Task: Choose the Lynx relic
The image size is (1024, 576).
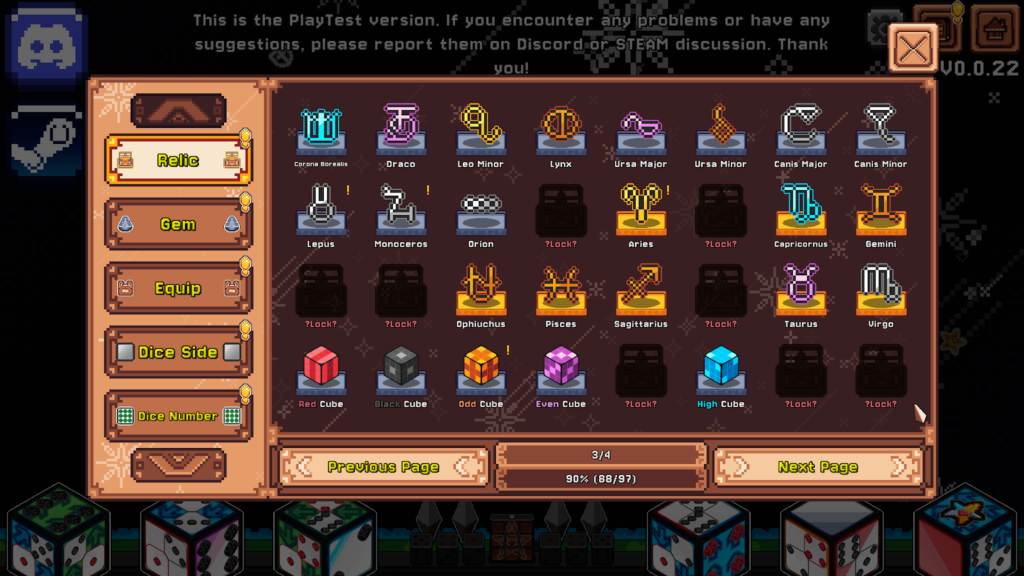Action: pyautogui.click(x=561, y=130)
